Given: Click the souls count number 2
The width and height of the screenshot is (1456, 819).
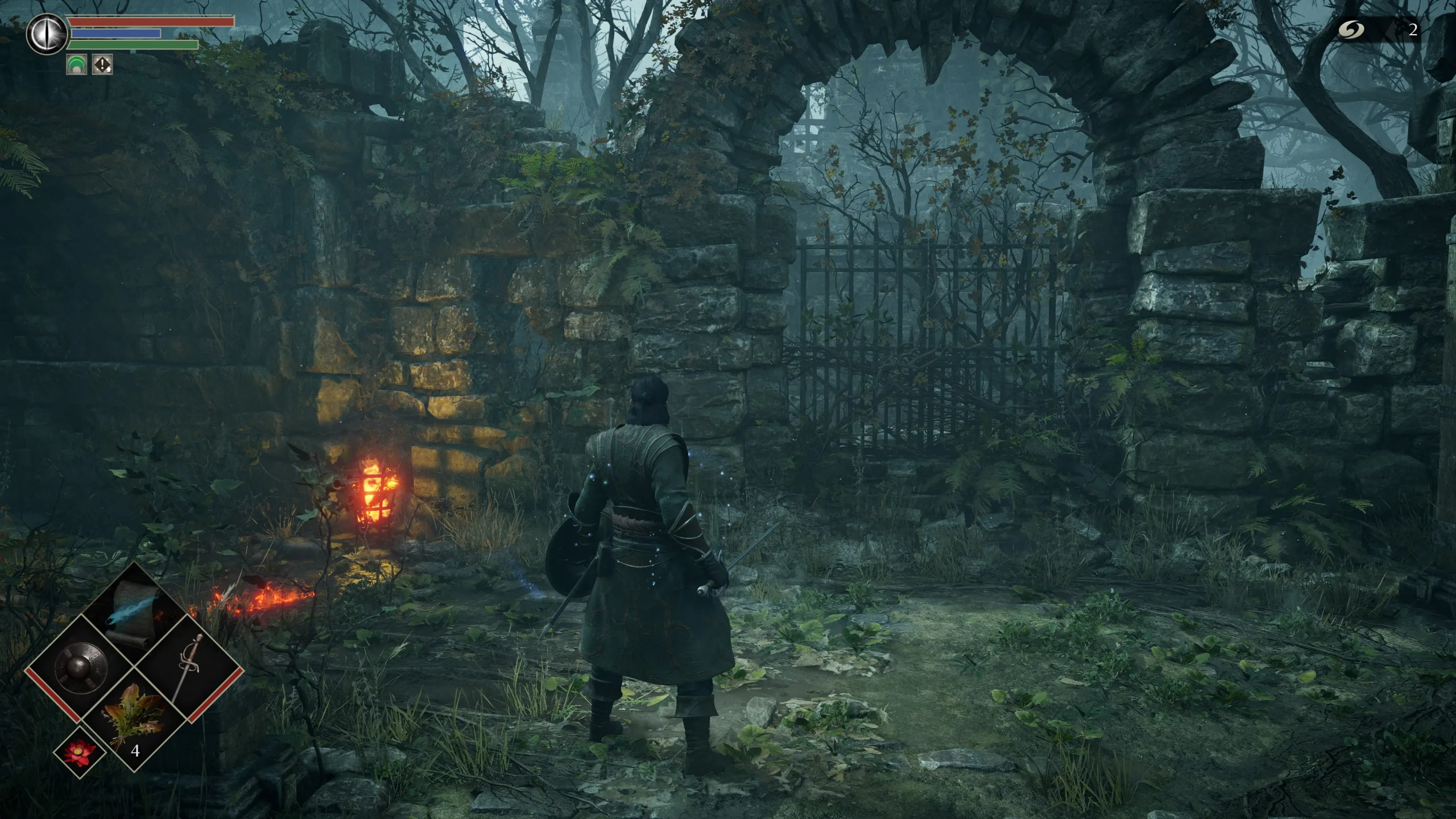Looking at the screenshot, I should 1412,30.
